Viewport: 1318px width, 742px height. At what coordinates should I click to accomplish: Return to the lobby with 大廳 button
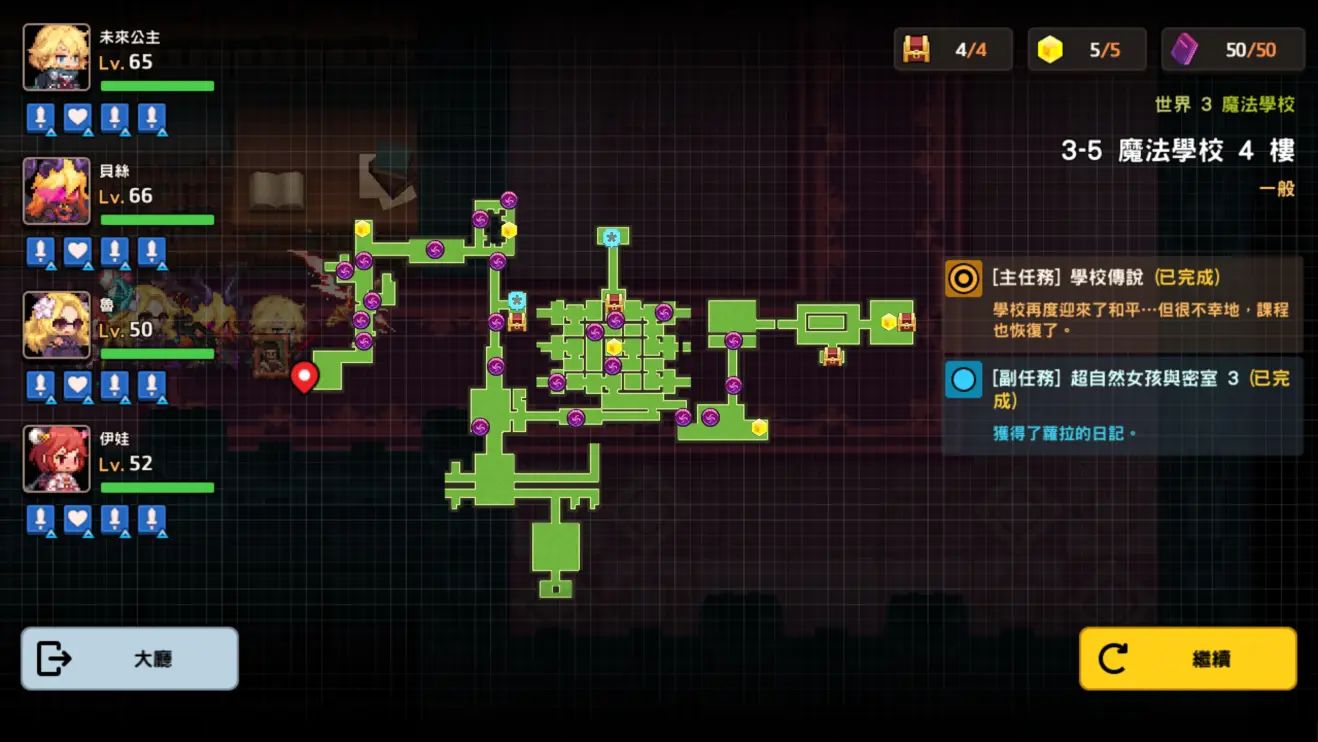[x=129, y=658]
